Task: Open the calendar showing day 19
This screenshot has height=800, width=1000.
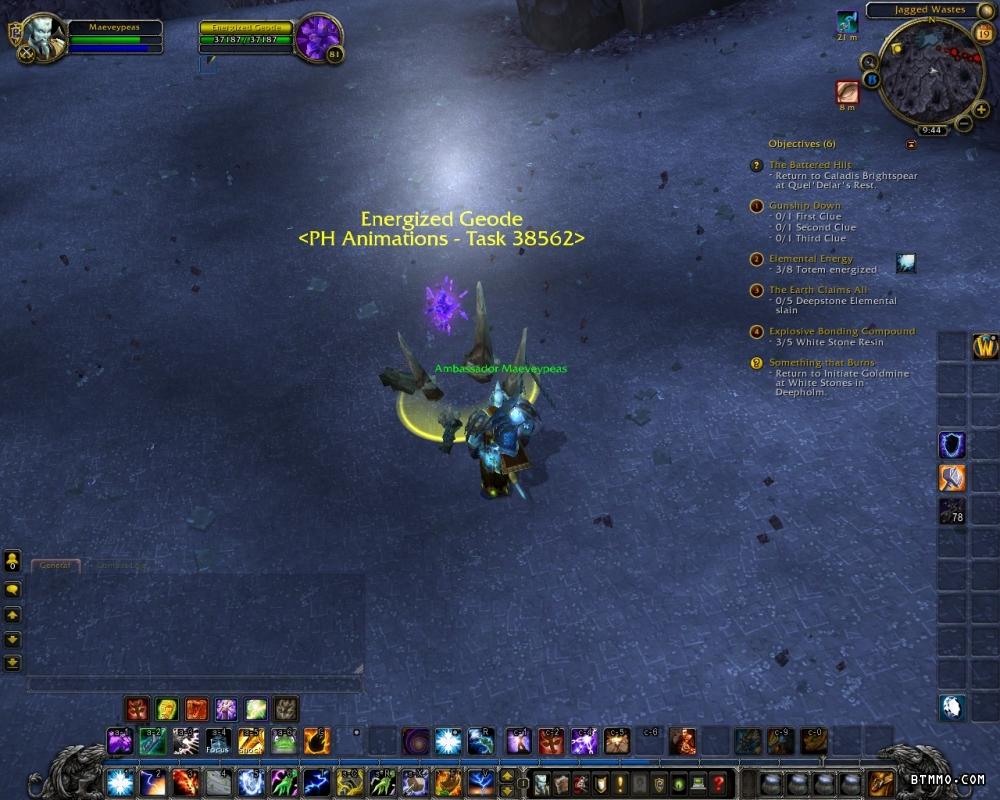Action: [982, 34]
